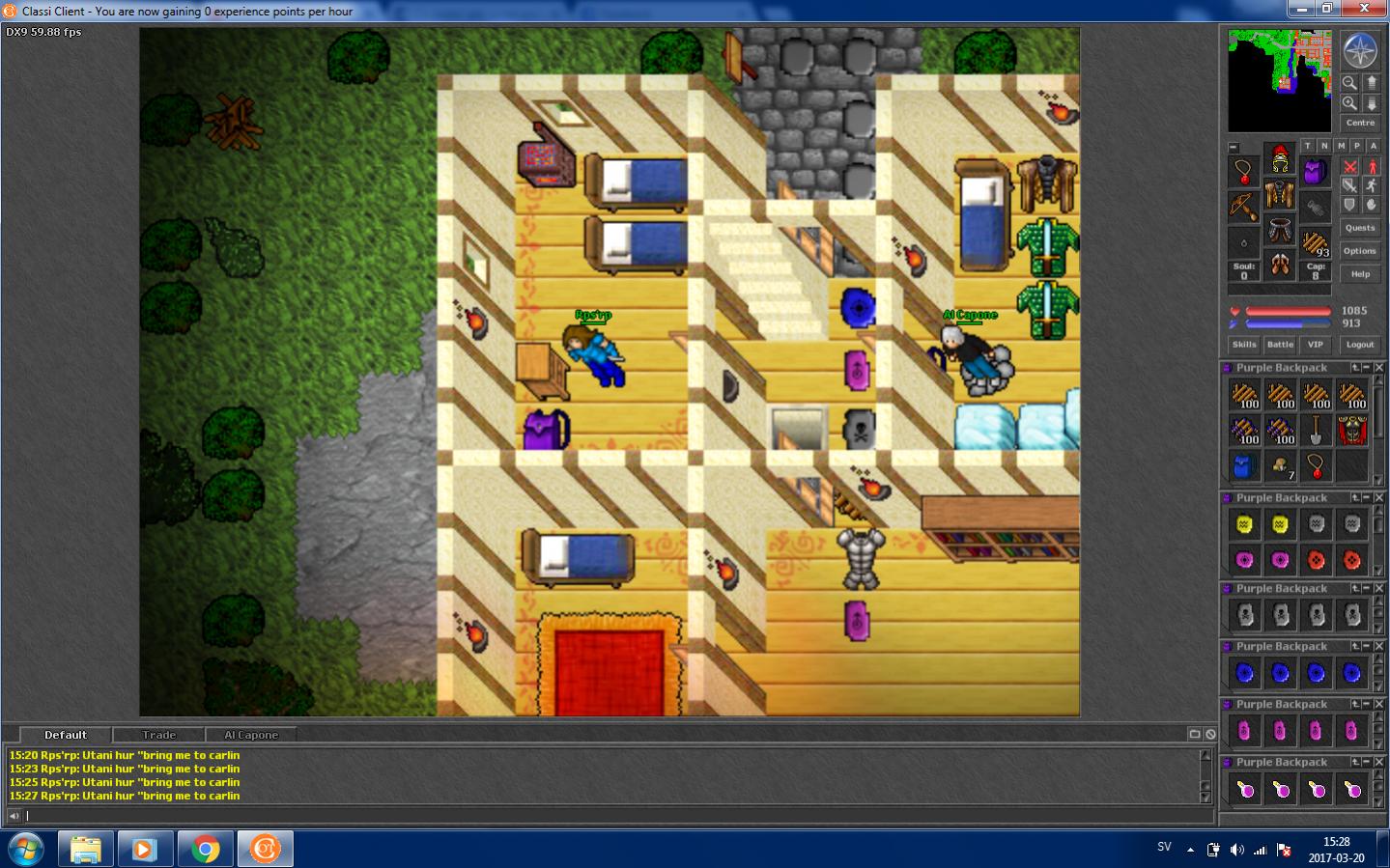Click the Help button
1390x868 pixels.
click(1359, 274)
